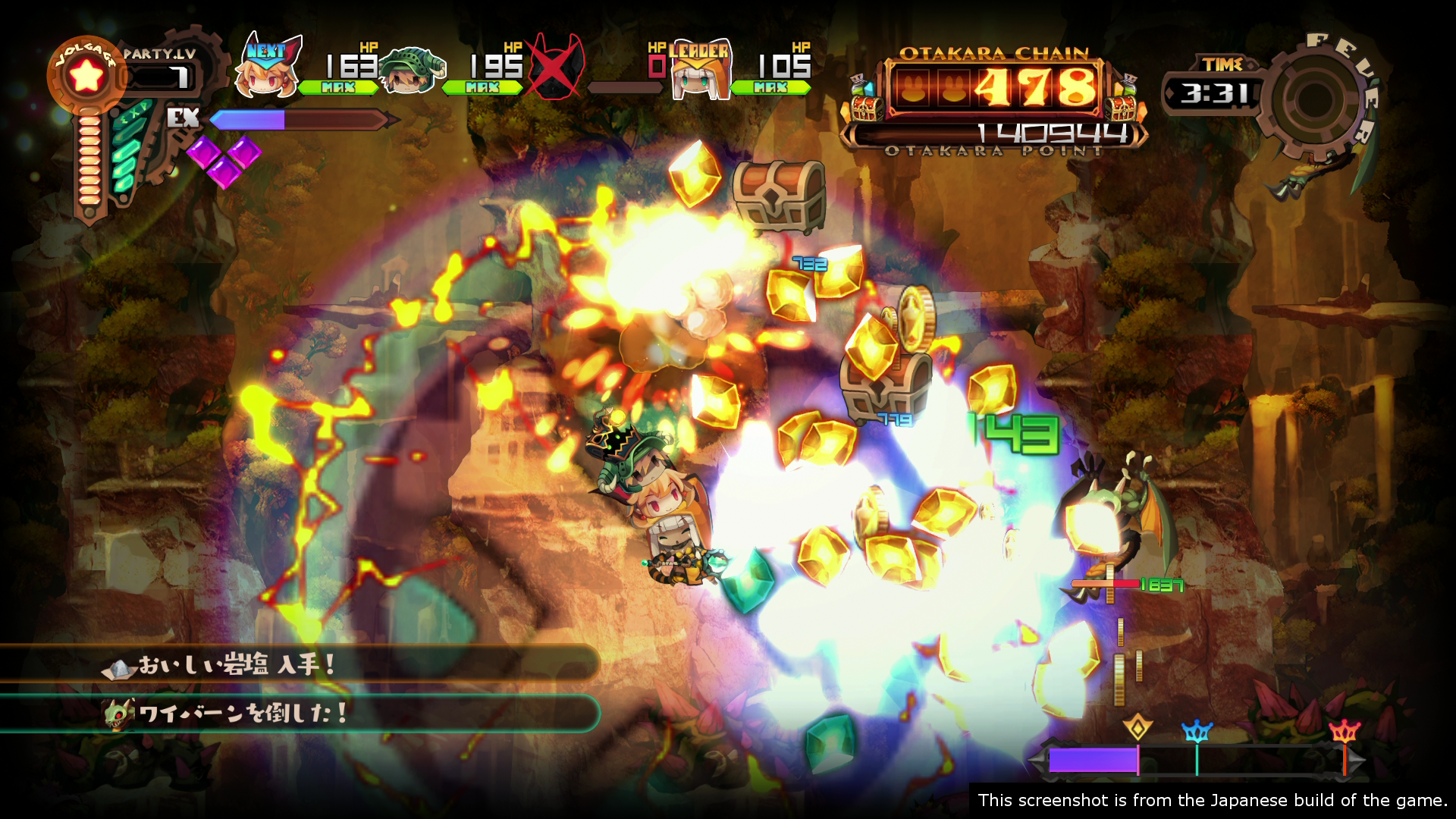The width and height of the screenshot is (1456, 819).
Task: Select the blue crown progress marker
Action: (x=1197, y=731)
